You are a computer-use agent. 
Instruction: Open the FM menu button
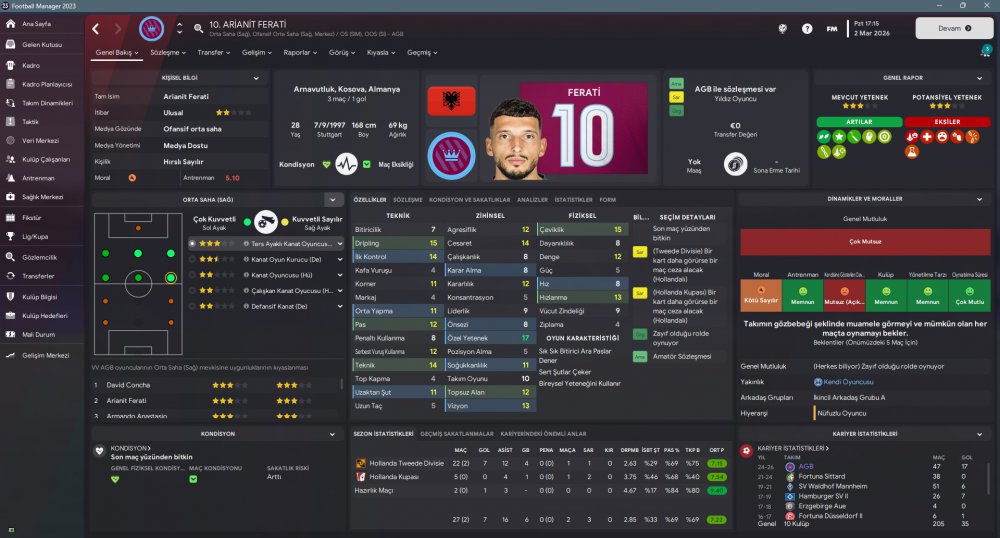(831, 28)
